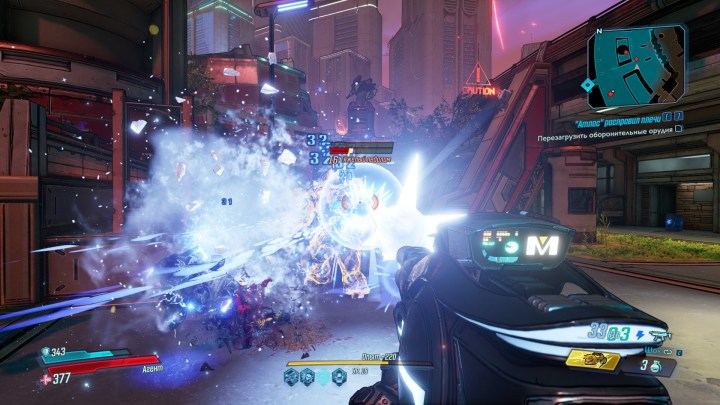Screen dimensions: 720x405
Task: Click the first hexagonal skill icon
Action: [x=292, y=377]
